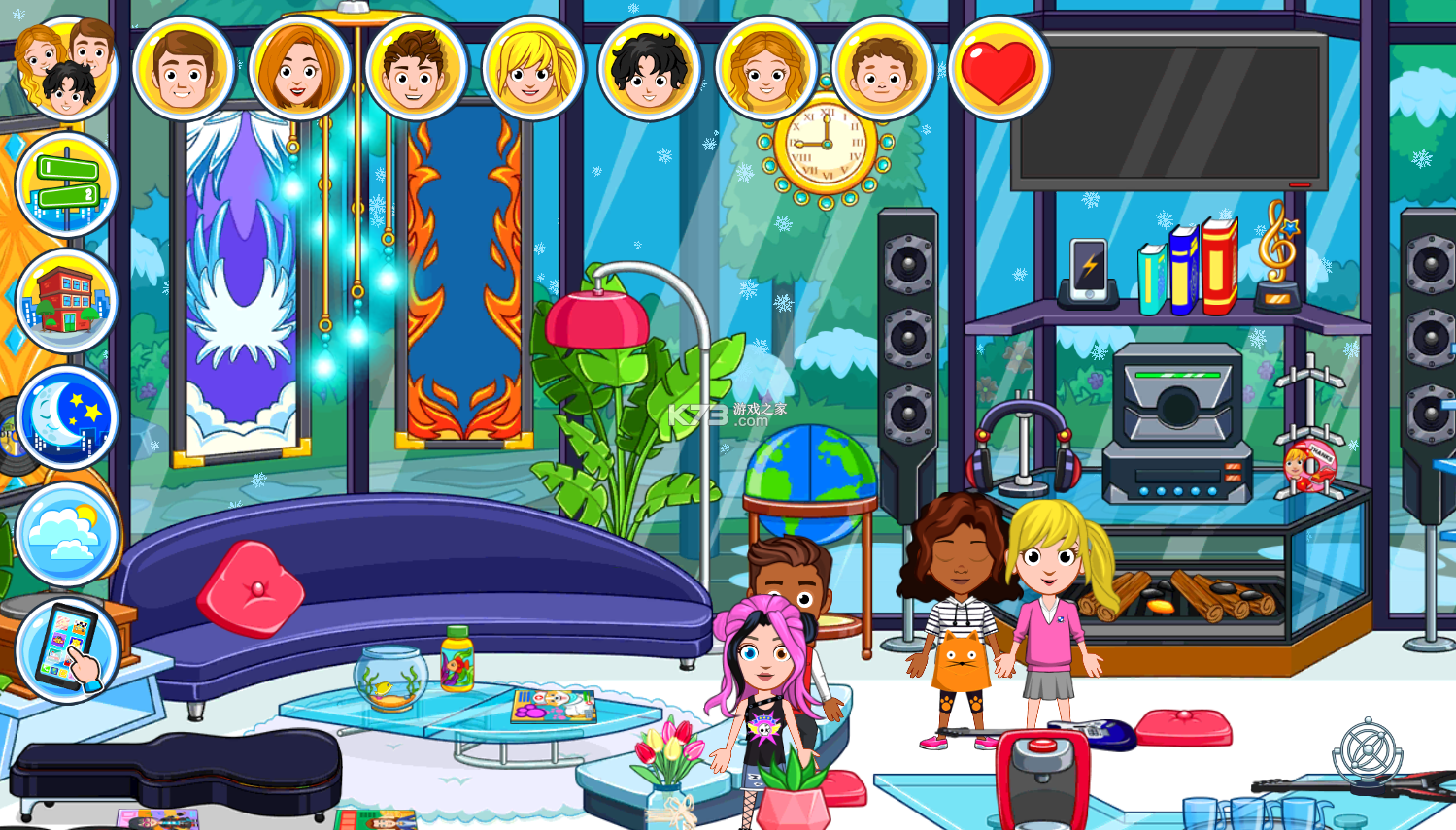The height and width of the screenshot is (830, 1456).
Task: Select the braided blonde girl portrait
Action: [x=765, y=68]
